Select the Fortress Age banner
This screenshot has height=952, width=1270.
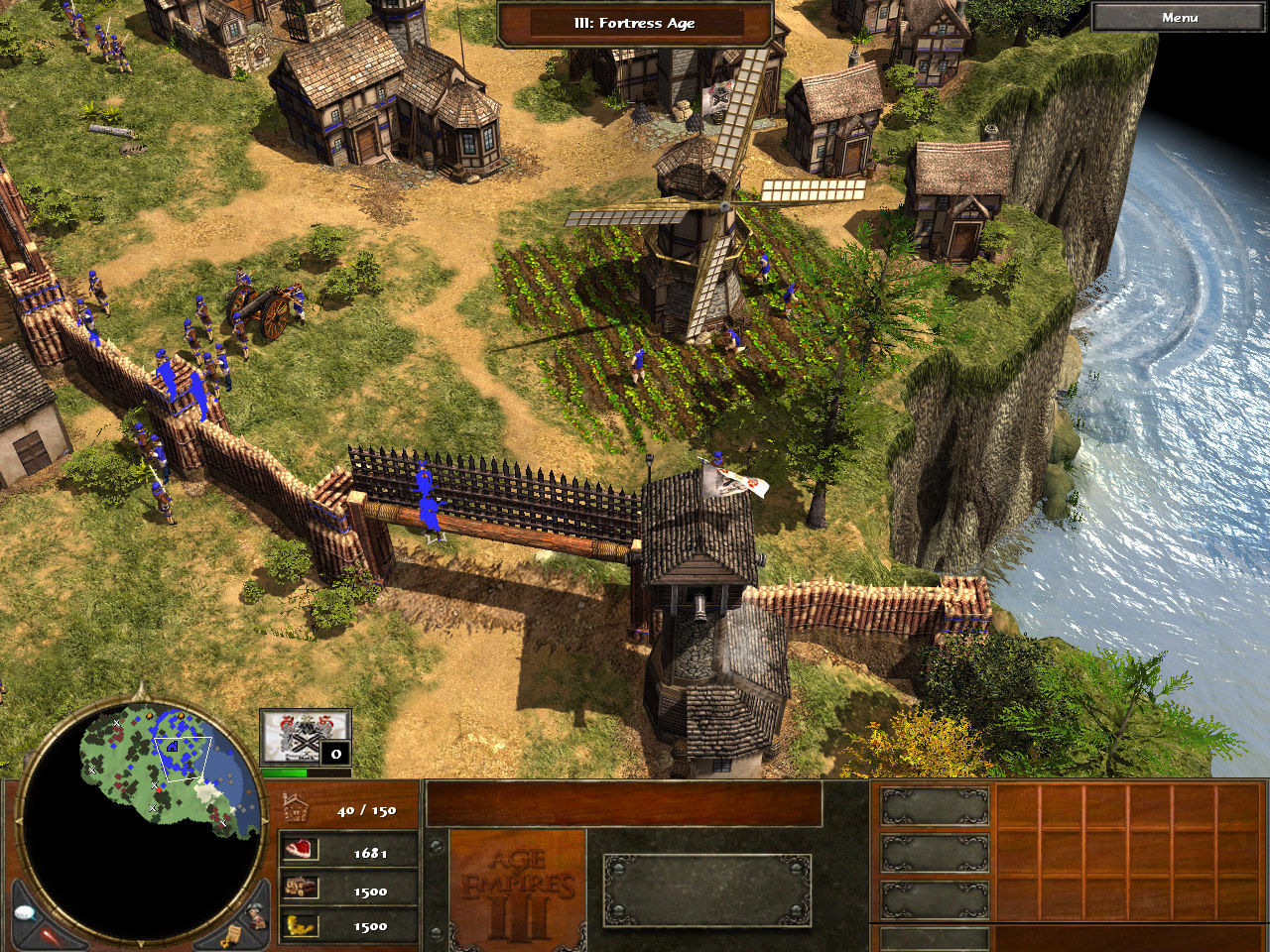[634, 23]
